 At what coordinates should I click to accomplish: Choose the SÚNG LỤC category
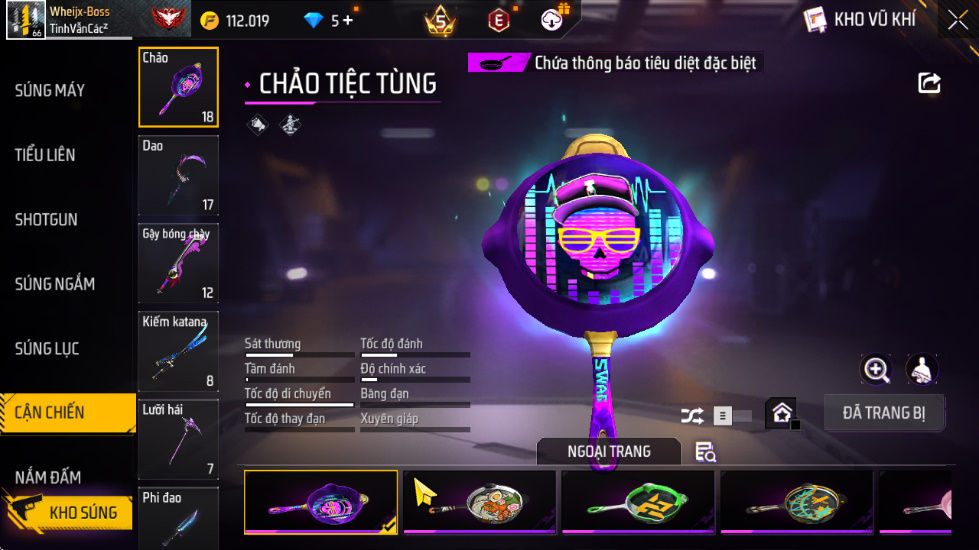click(47, 349)
